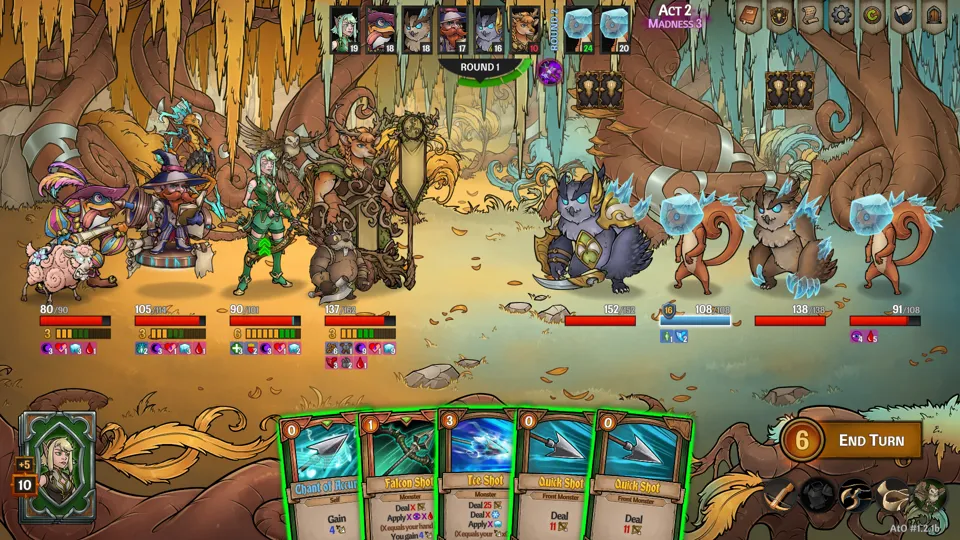Select the ice enemy portrait with speed 24
Screen dimensions: 960x540
tap(578, 29)
